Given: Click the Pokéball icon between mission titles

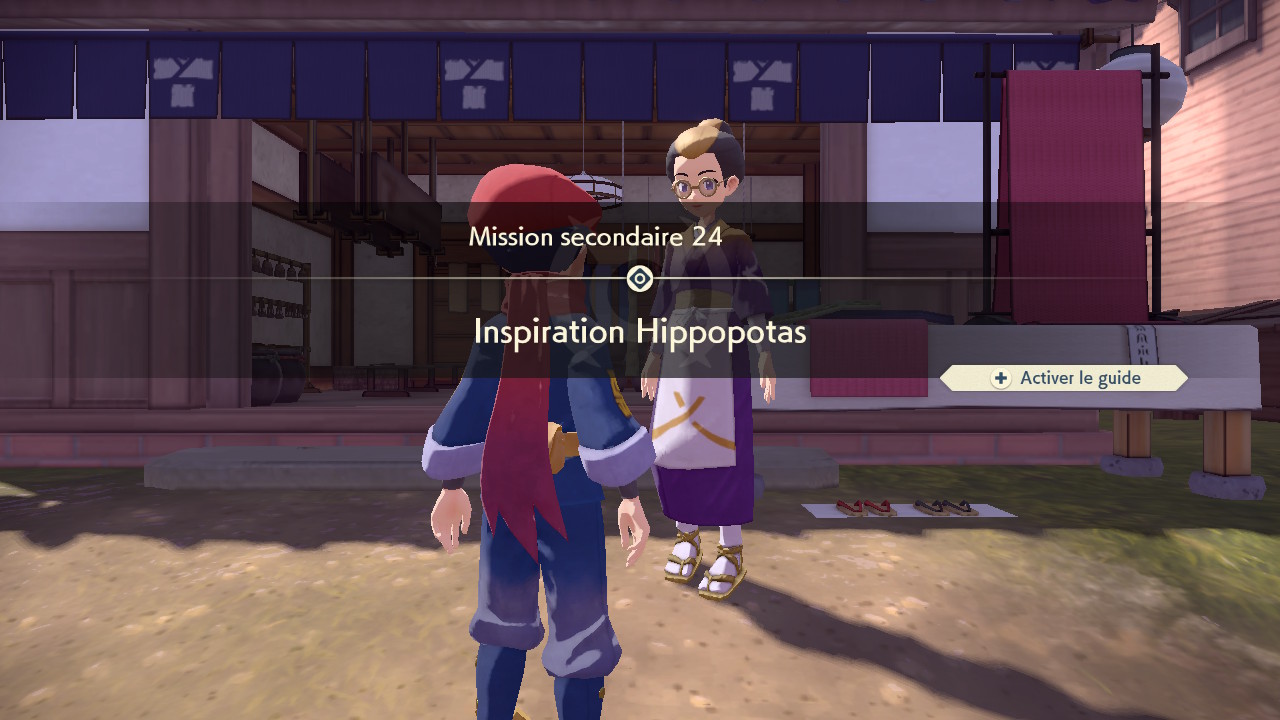Looking at the screenshot, I should coord(639,280).
